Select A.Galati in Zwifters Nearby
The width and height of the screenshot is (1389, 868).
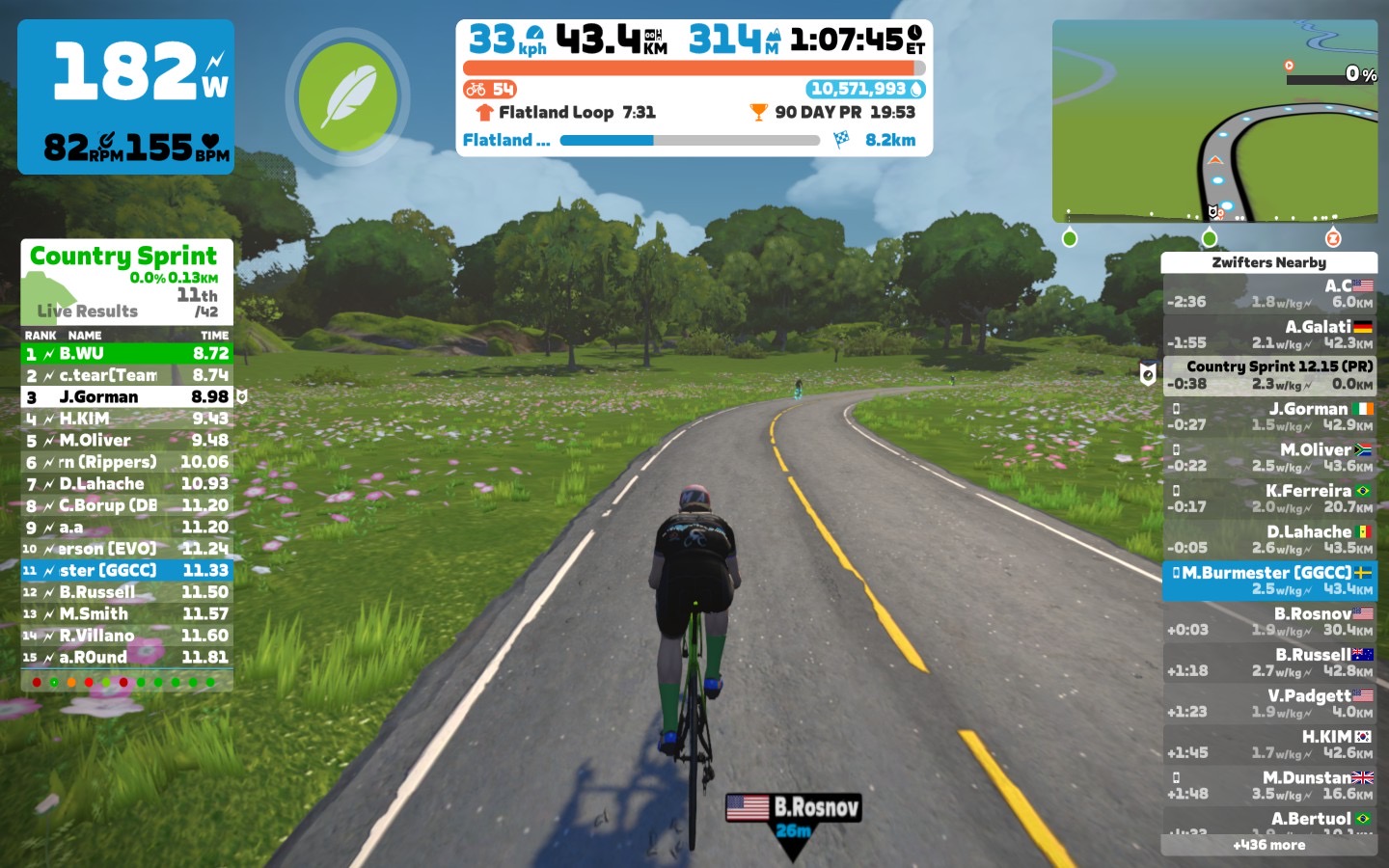[x=1268, y=335]
